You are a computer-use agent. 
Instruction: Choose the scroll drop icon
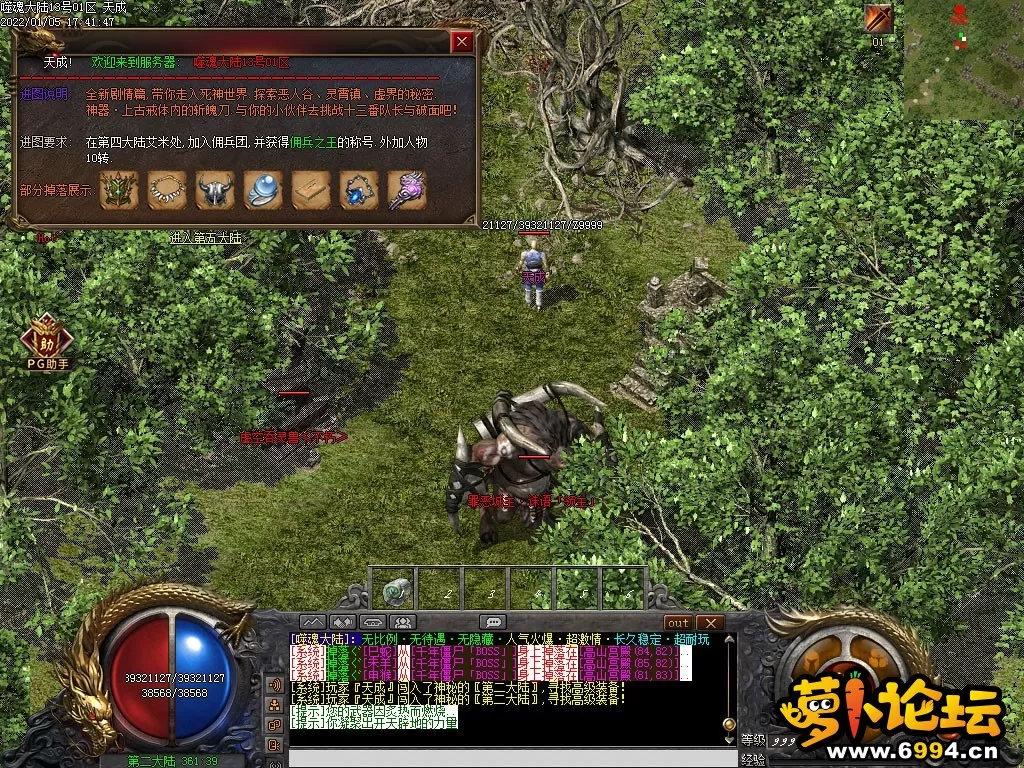(x=311, y=190)
